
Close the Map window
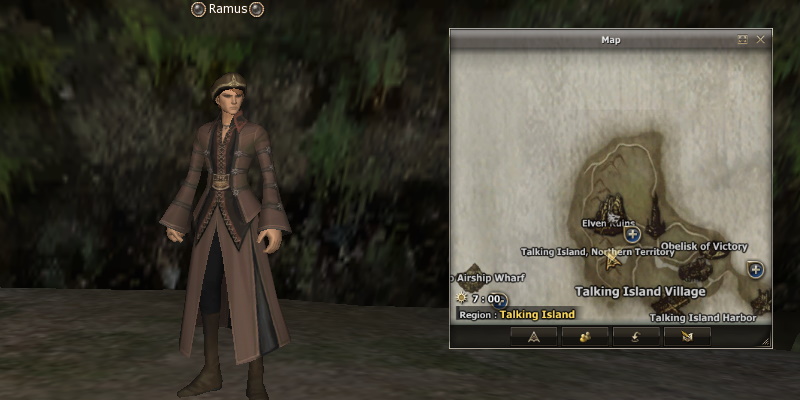tap(761, 40)
